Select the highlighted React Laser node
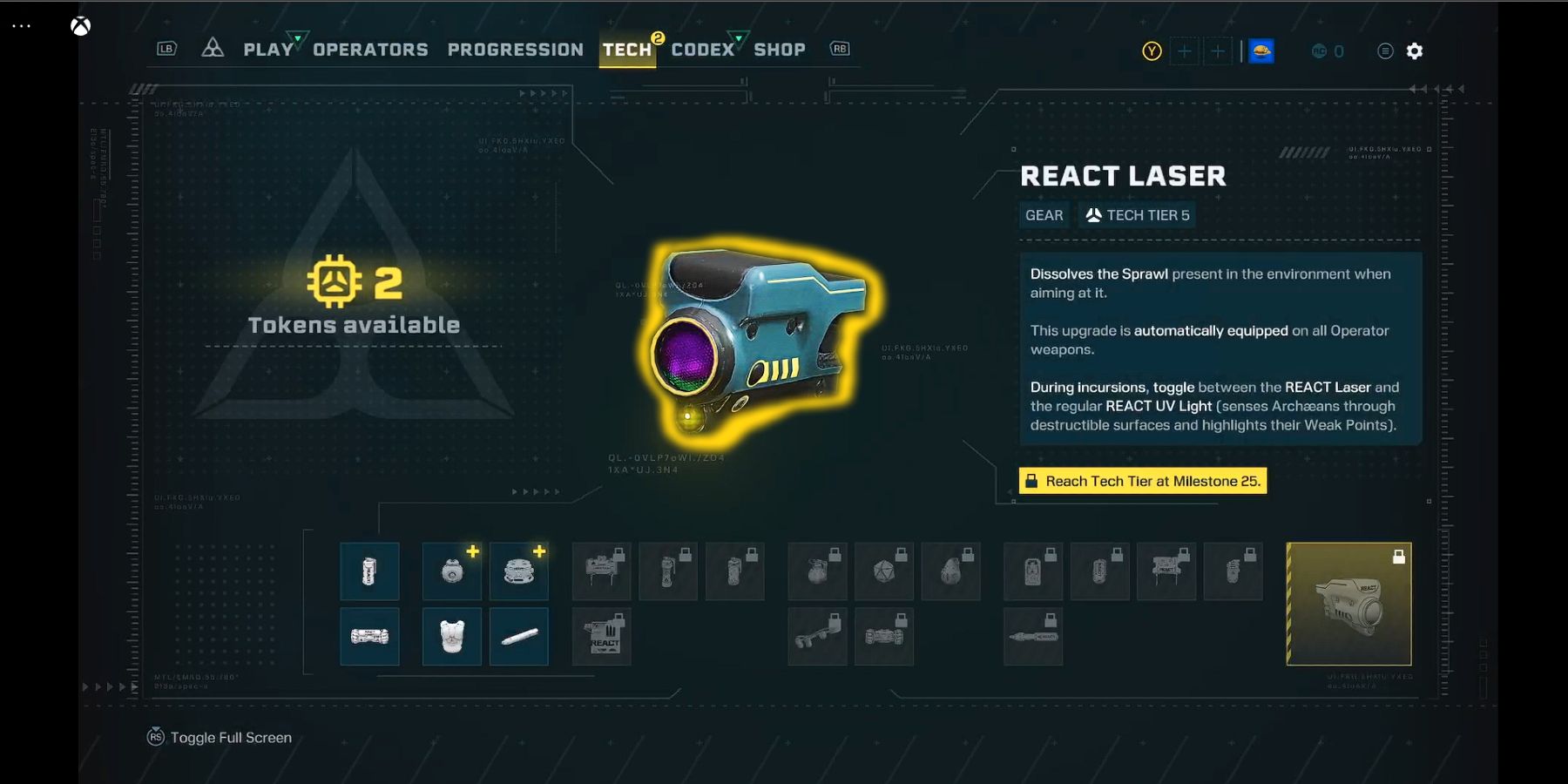The image size is (1568, 784). pyautogui.click(x=1348, y=605)
